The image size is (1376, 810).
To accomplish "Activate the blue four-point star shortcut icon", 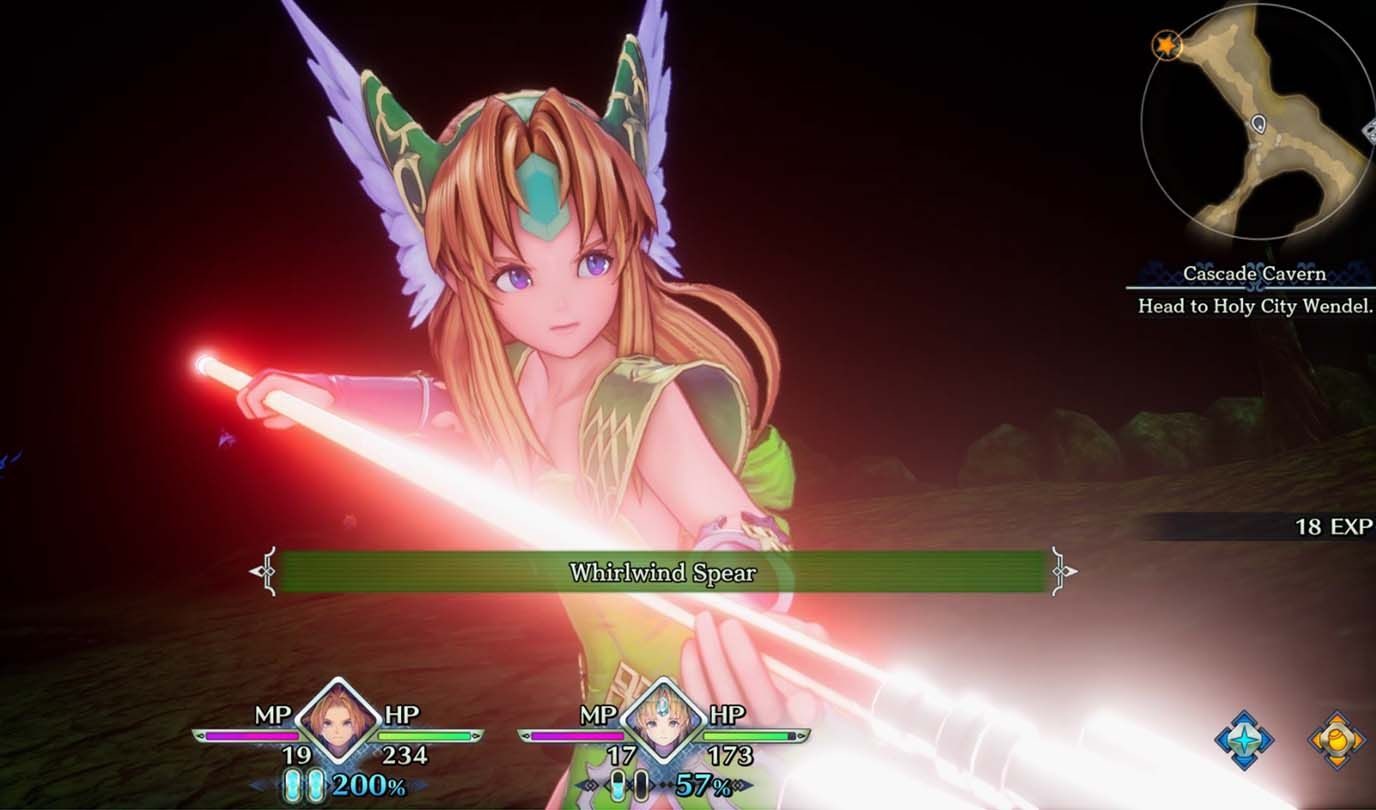I will coord(1244,741).
